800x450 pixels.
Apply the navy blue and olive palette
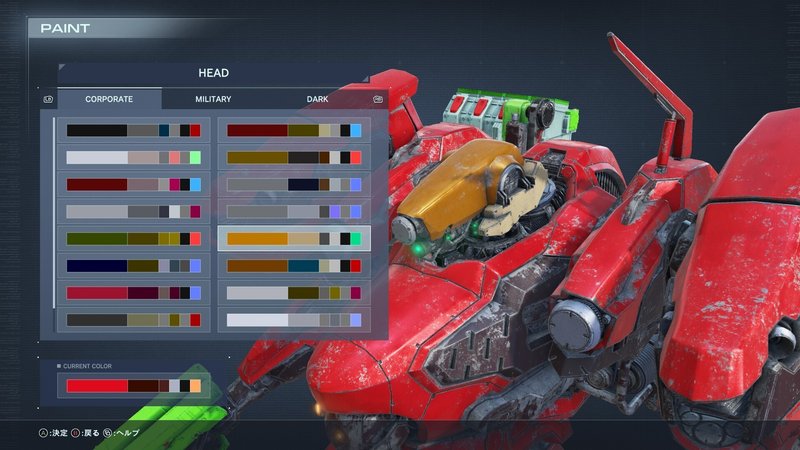tap(133, 265)
